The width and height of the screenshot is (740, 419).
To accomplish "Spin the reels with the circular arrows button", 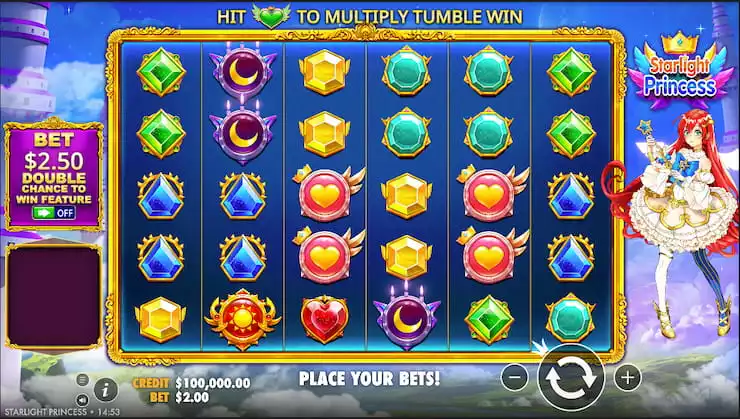I will tap(570, 378).
